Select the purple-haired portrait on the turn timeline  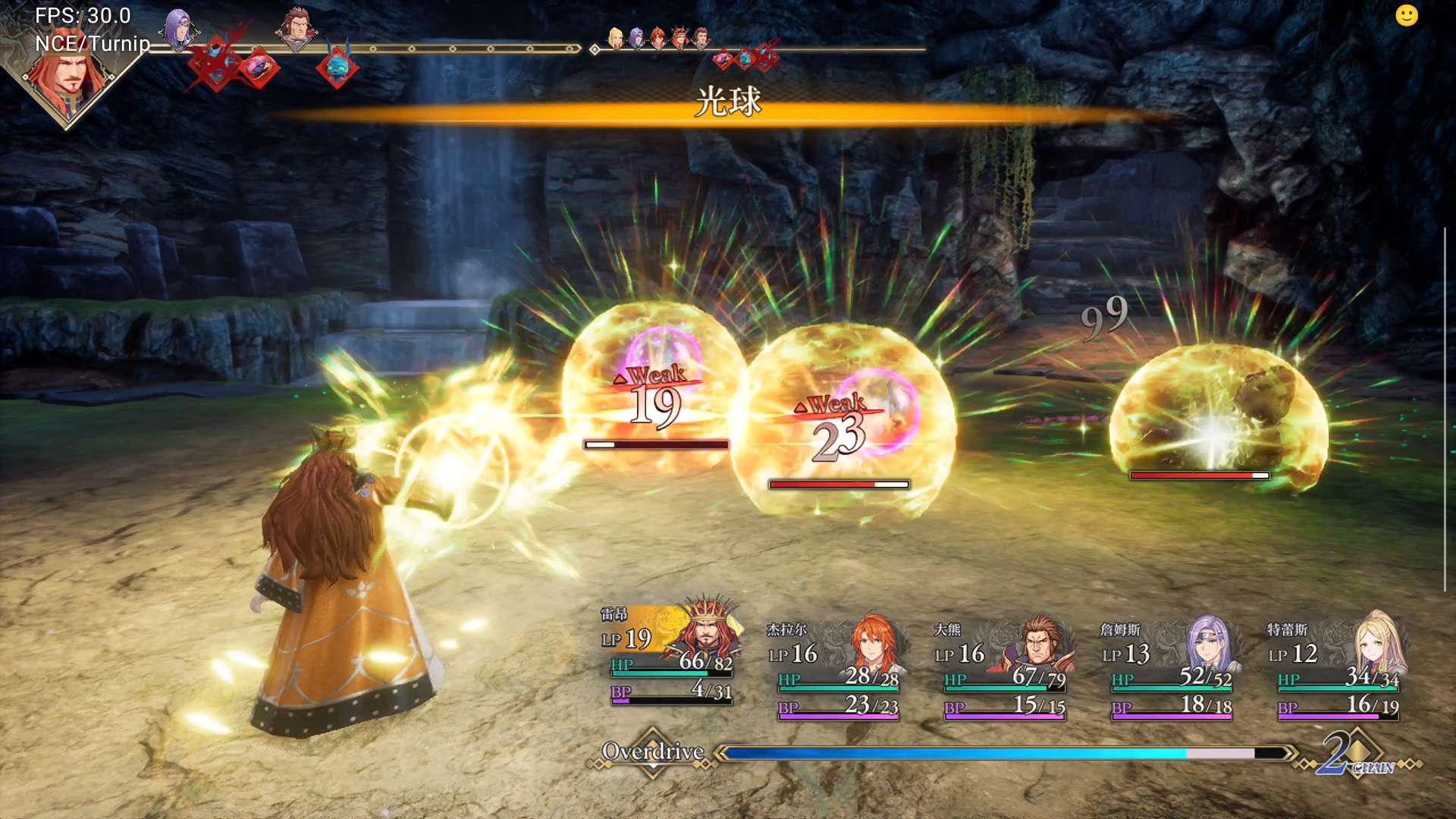click(x=179, y=29)
